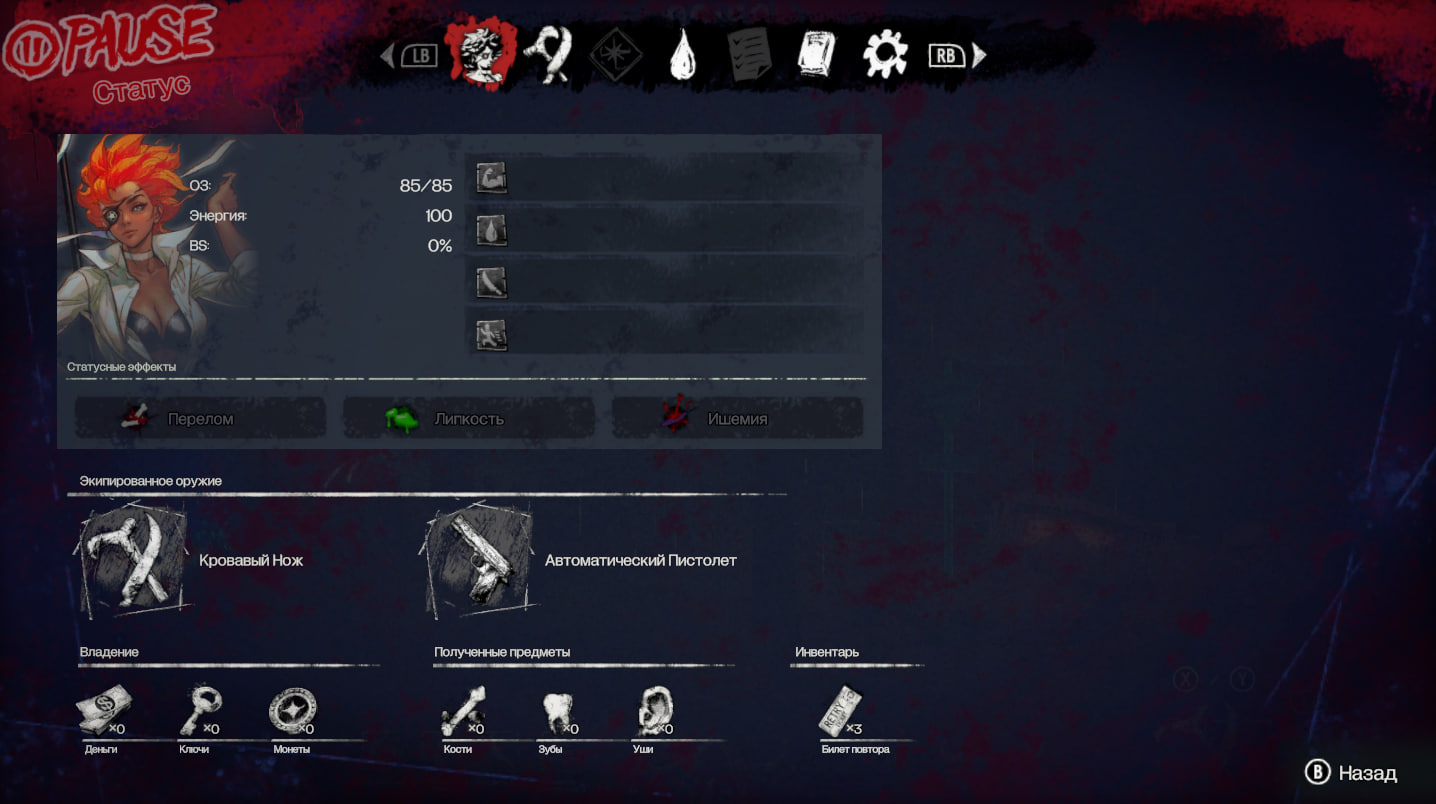Select the Уши ear item
Screen dimensions: 1436x804
point(653,711)
